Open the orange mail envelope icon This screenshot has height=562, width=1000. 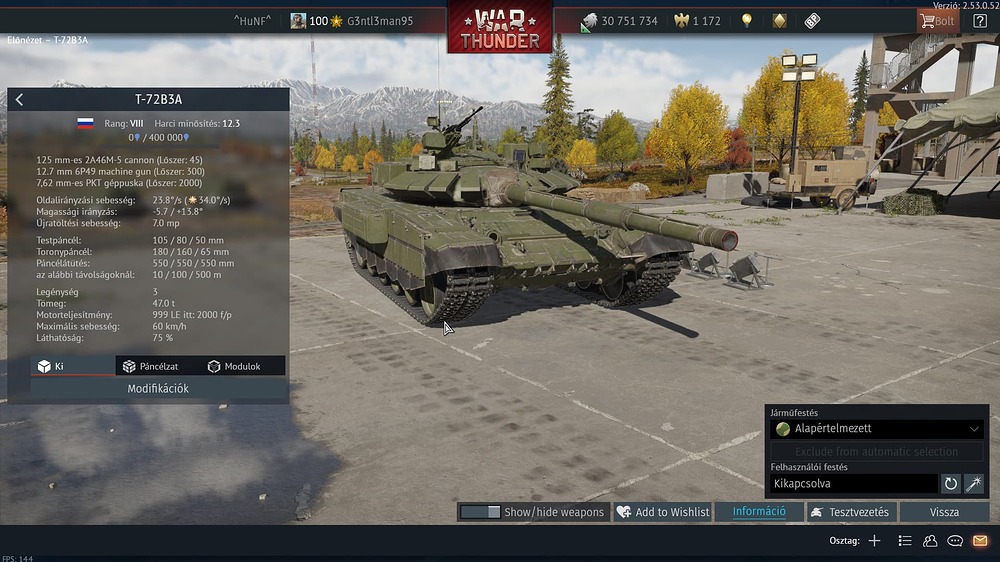pos(980,541)
